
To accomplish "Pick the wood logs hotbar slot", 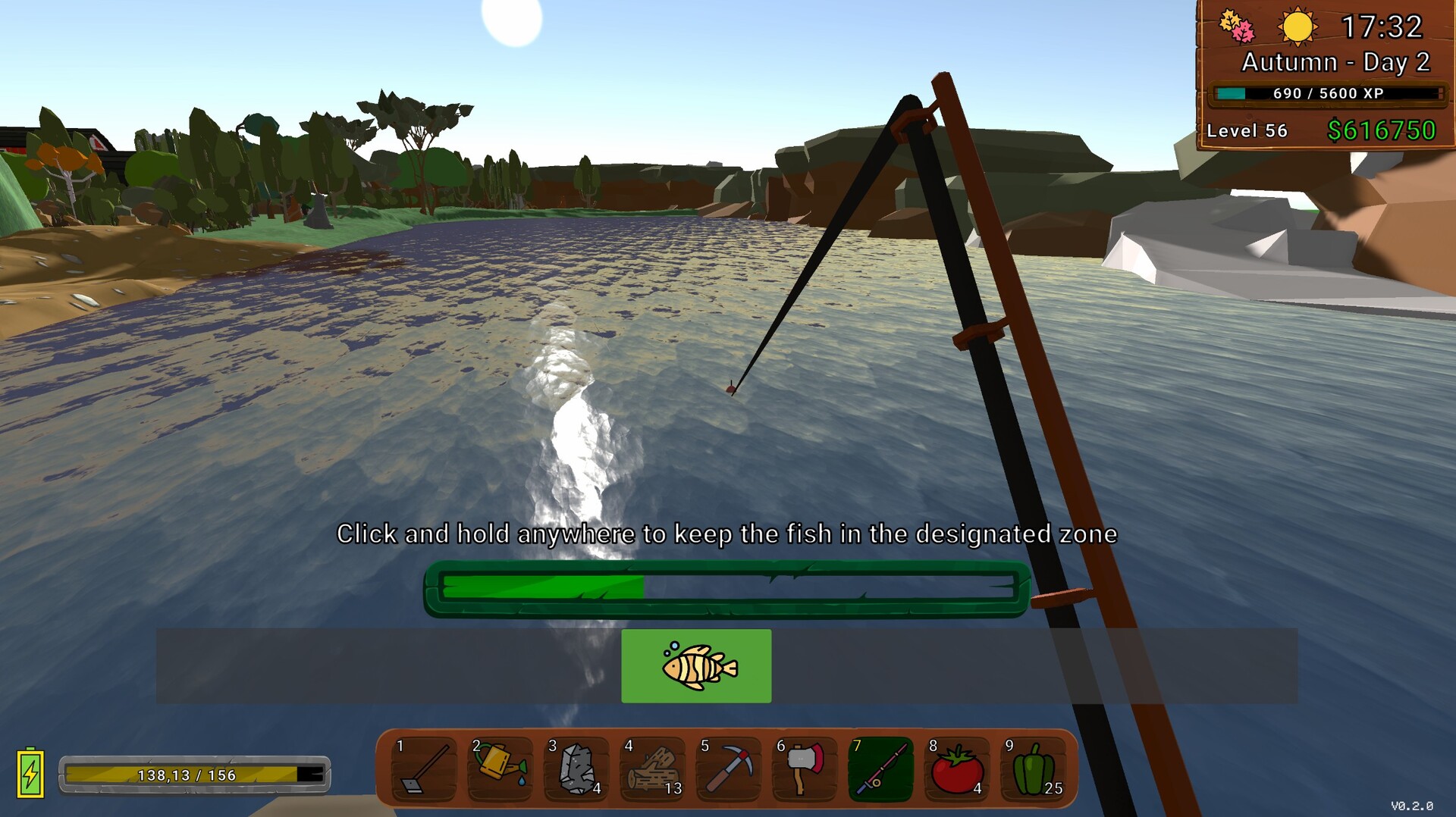I will click(x=652, y=769).
